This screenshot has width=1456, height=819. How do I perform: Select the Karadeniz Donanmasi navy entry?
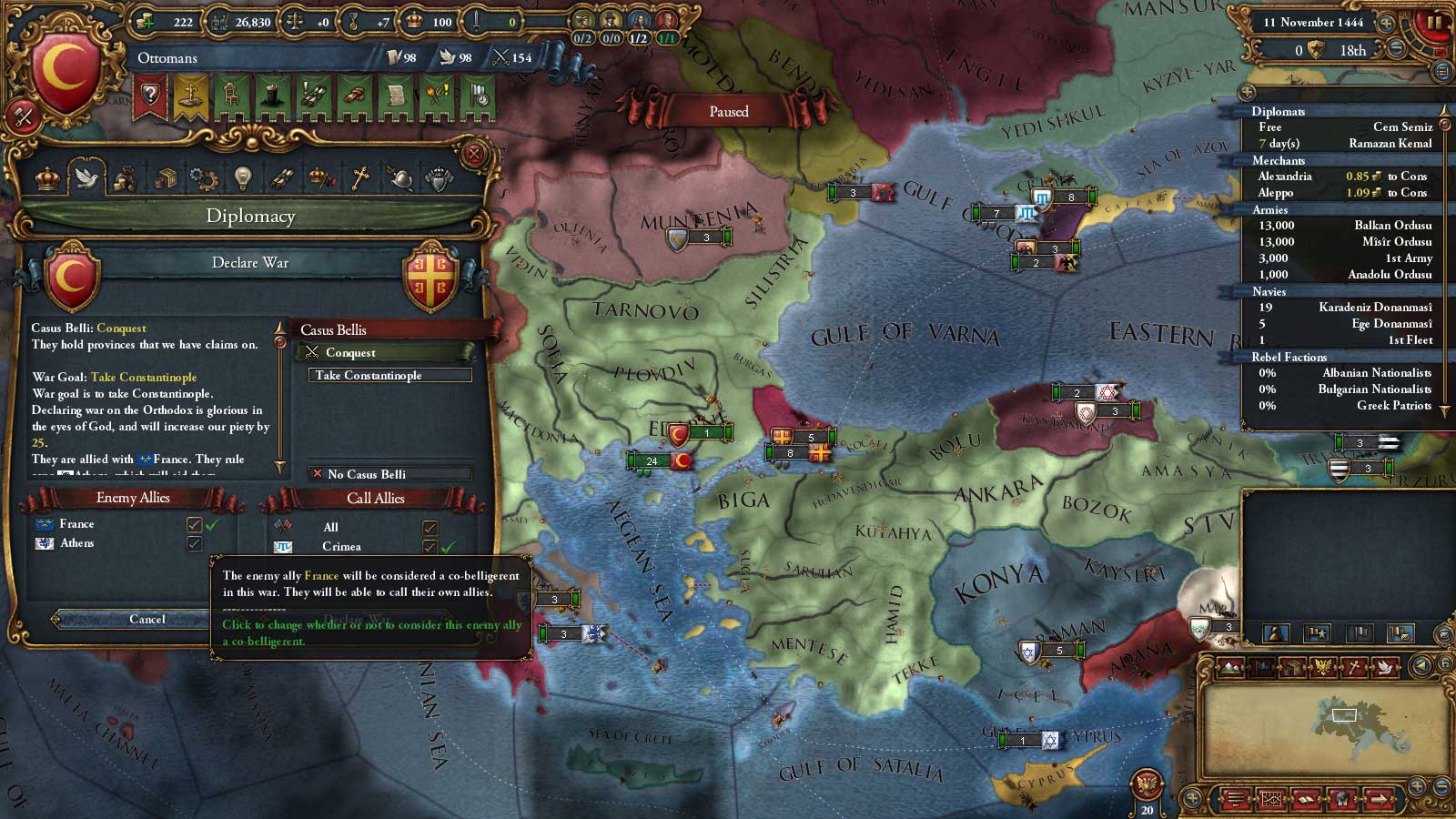tap(1342, 308)
